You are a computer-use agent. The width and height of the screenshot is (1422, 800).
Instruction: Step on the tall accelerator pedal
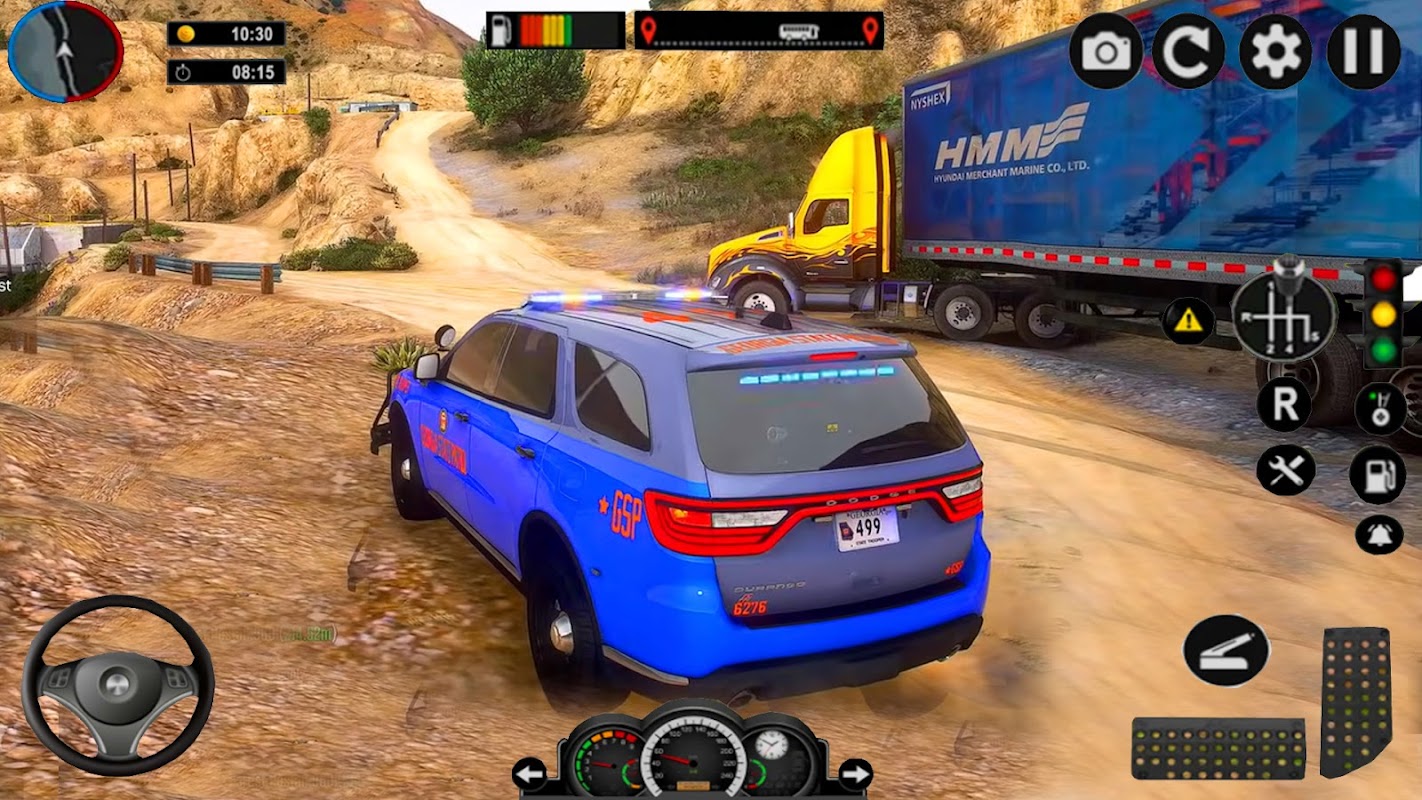tap(1356, 701)
